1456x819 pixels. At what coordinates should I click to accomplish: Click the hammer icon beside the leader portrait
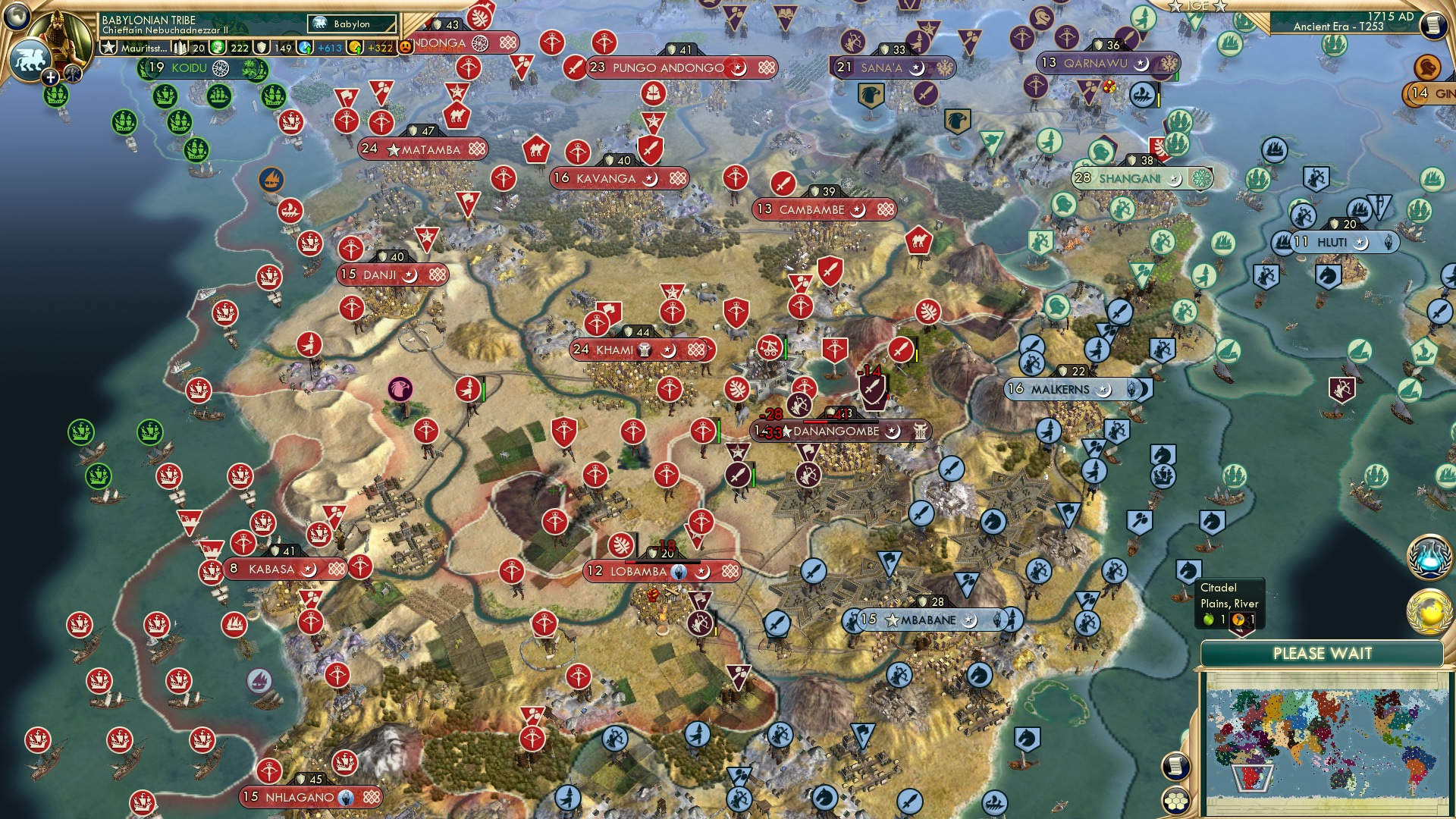[x=72, y=74]
